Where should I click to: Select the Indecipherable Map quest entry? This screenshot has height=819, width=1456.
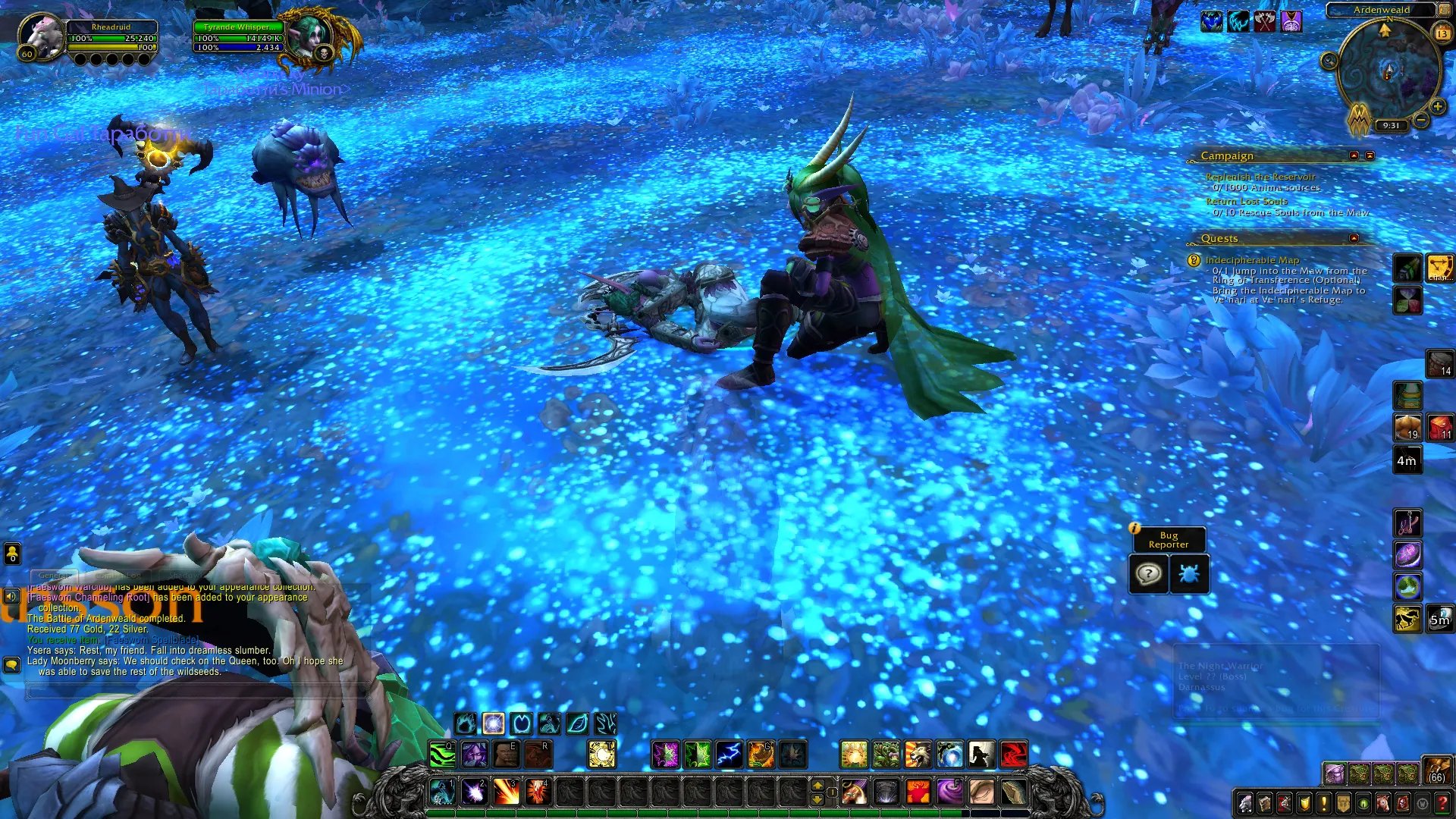[x=1252, y=260]
